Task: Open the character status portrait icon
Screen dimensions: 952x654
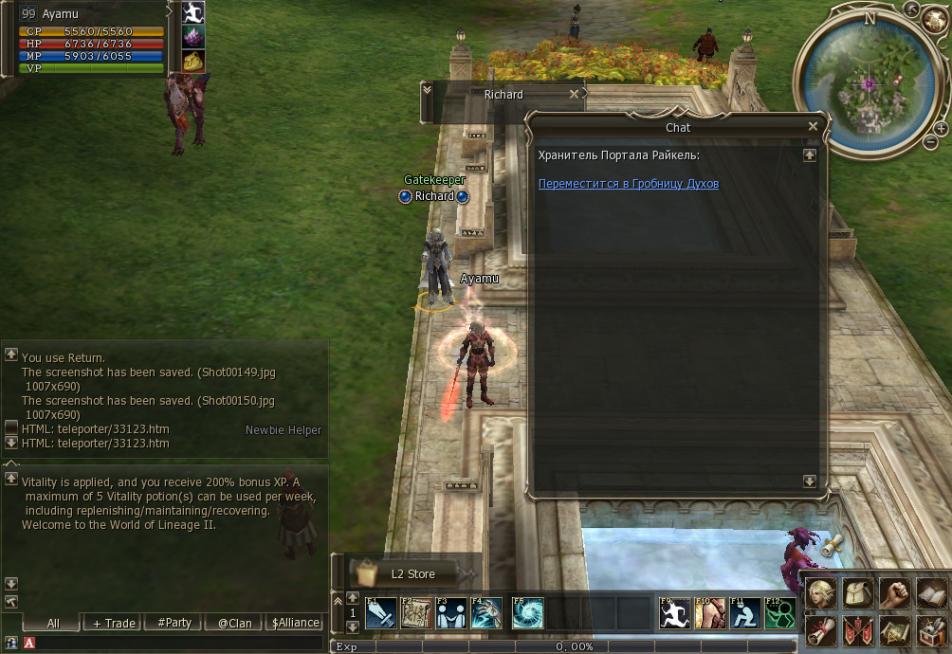Action: point(820,594)
